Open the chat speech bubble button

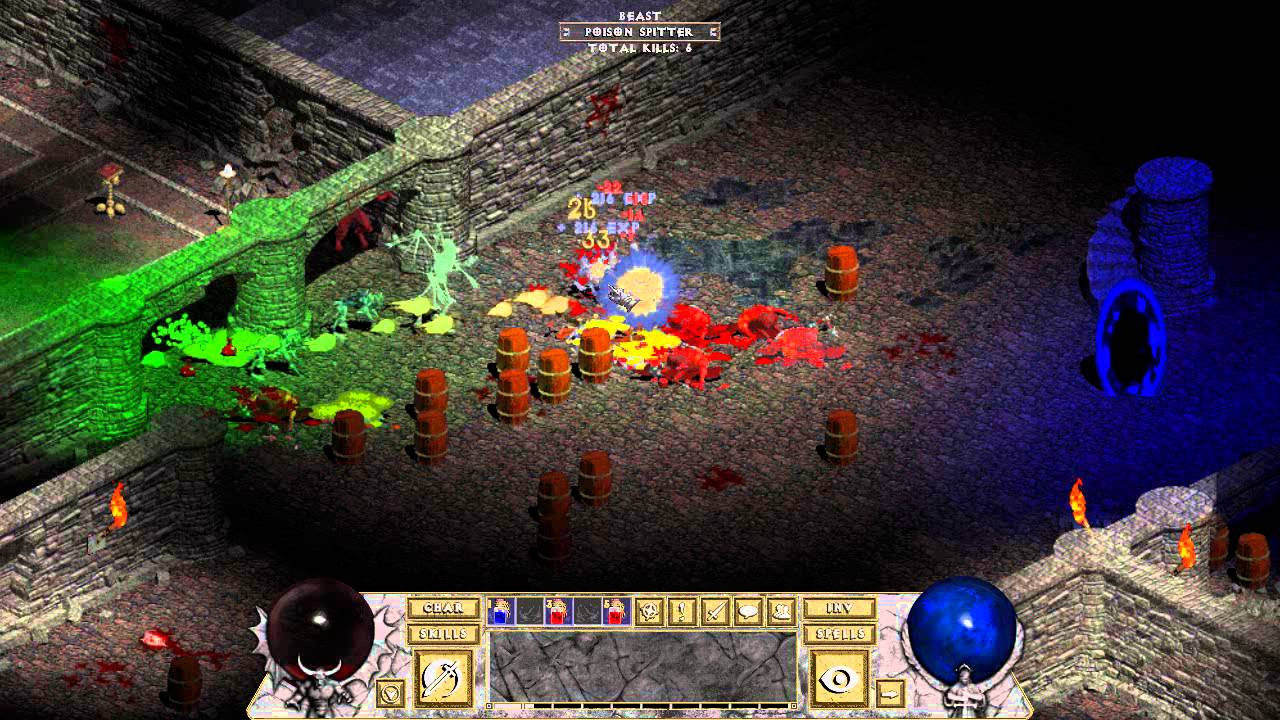pyautogui.click(x=747, y=611)
